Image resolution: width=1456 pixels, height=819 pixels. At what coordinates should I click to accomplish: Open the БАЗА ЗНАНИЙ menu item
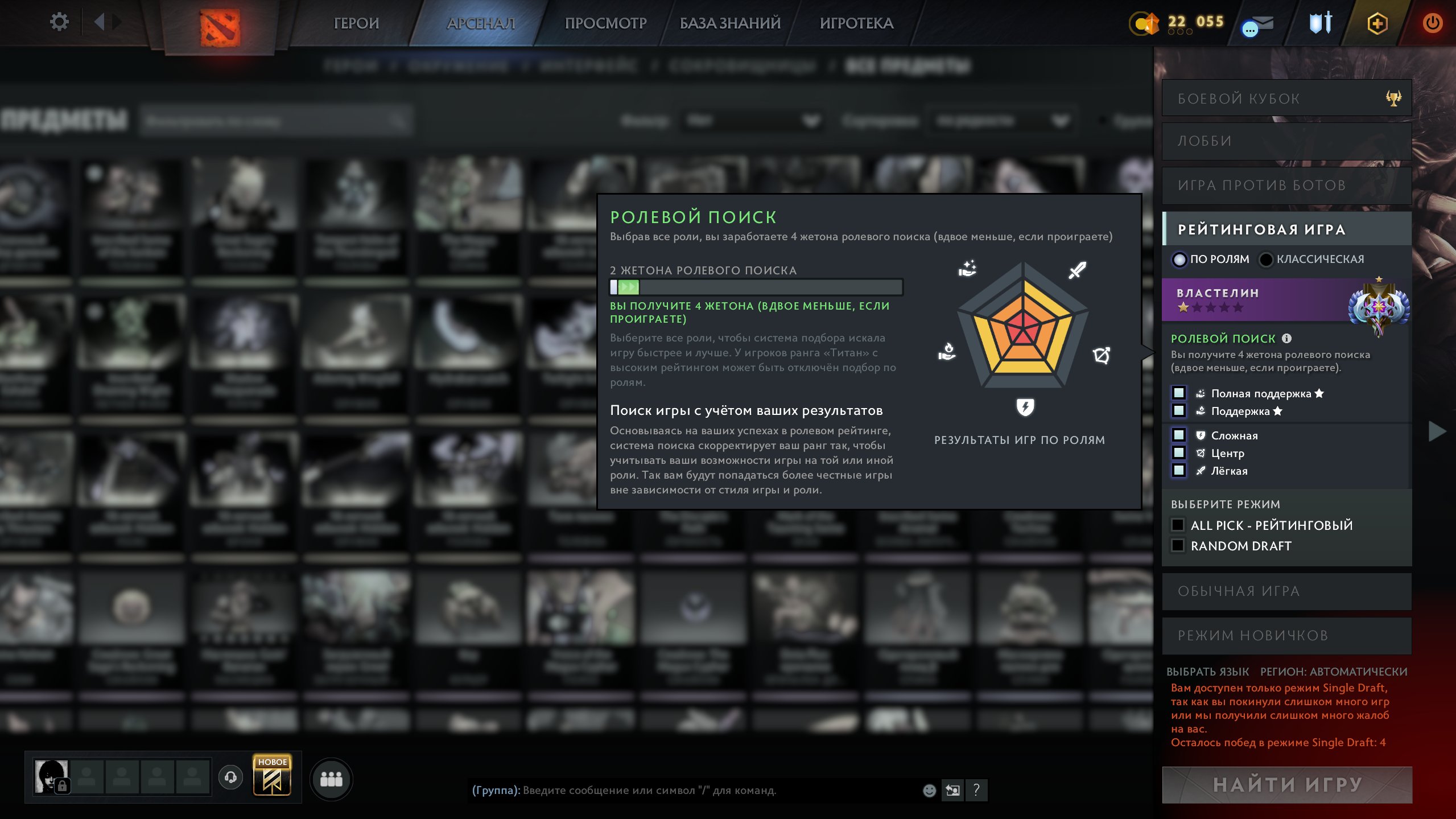point(730,23)
